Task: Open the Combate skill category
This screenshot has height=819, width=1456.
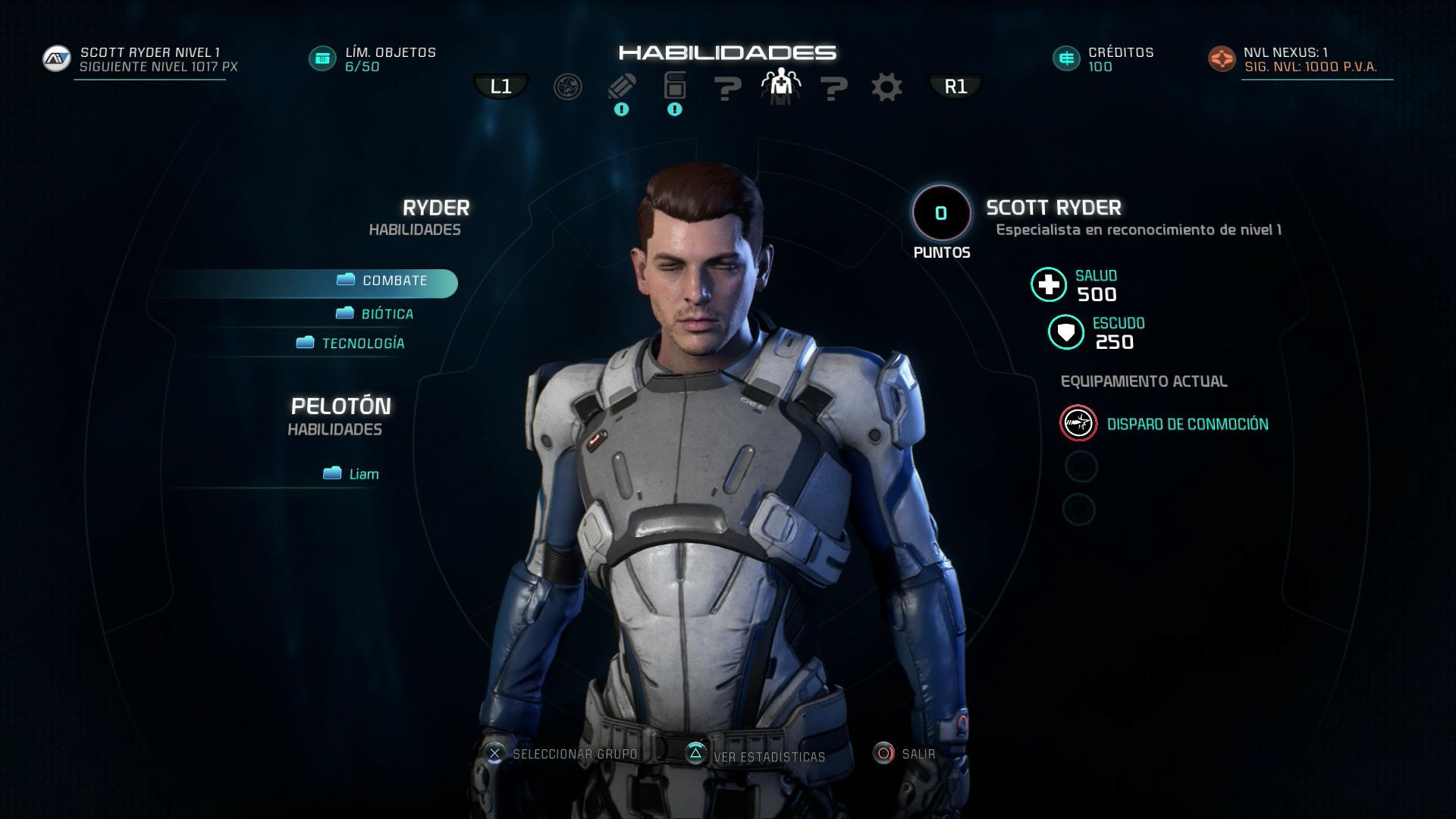Action: (394, 281)
